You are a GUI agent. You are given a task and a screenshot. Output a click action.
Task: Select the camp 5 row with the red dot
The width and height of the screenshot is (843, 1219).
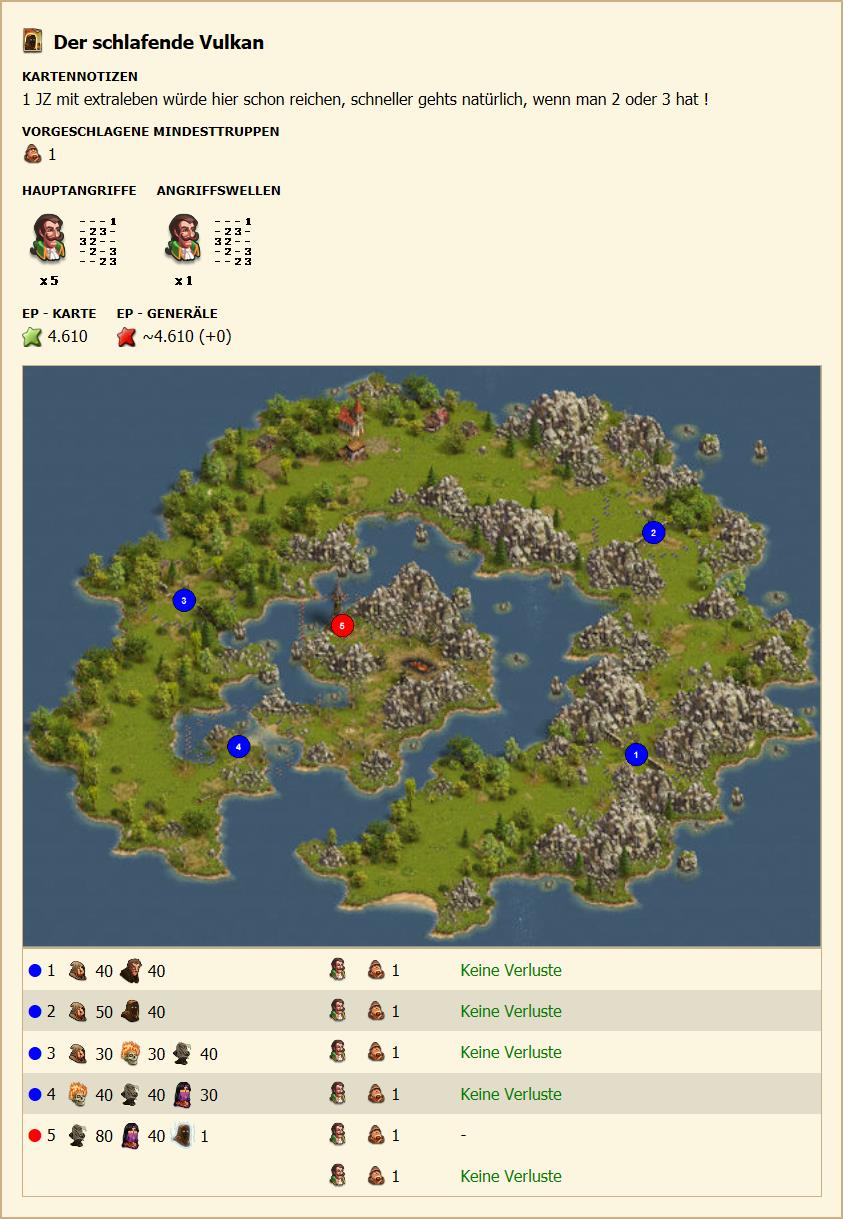tap(420, 1136)
